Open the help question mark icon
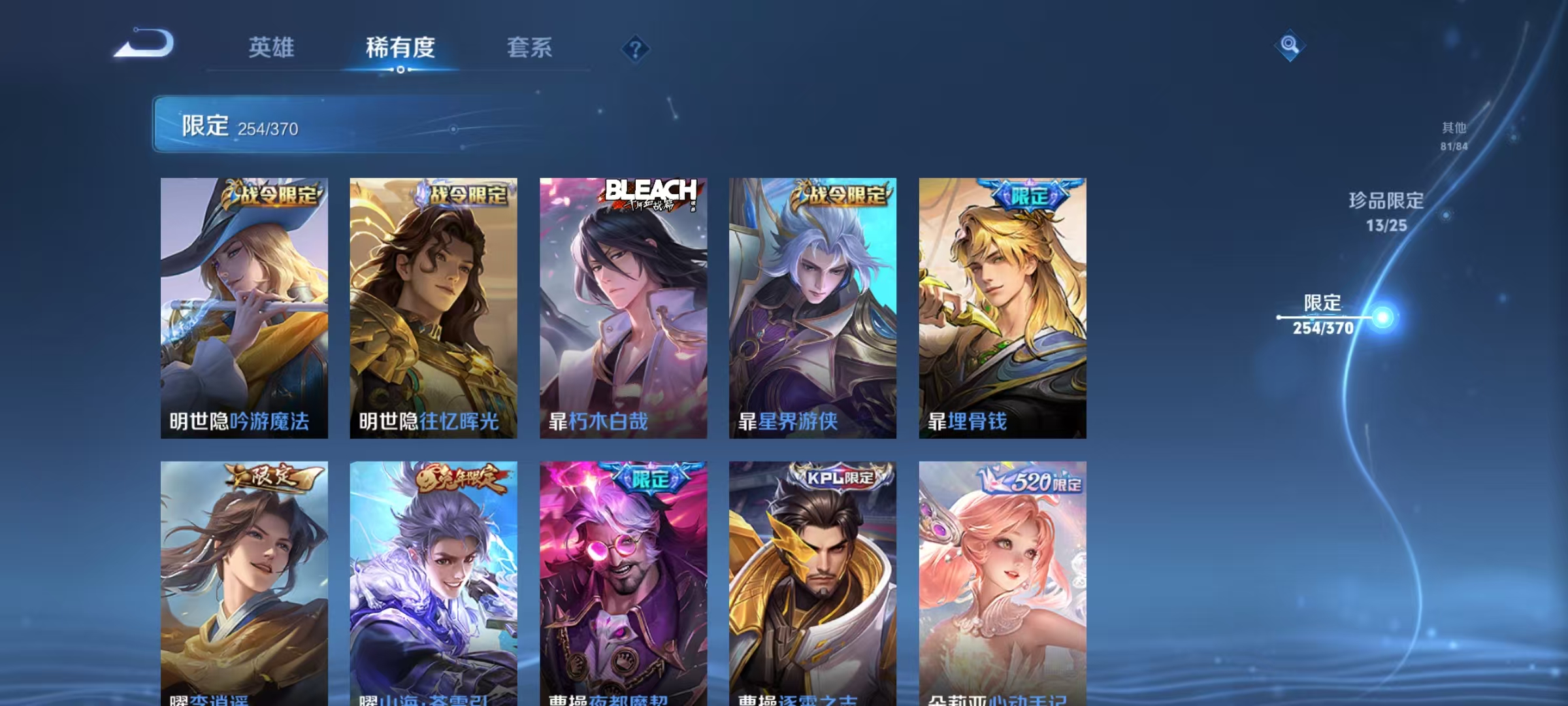1568x706 pixels. point(635,49)
